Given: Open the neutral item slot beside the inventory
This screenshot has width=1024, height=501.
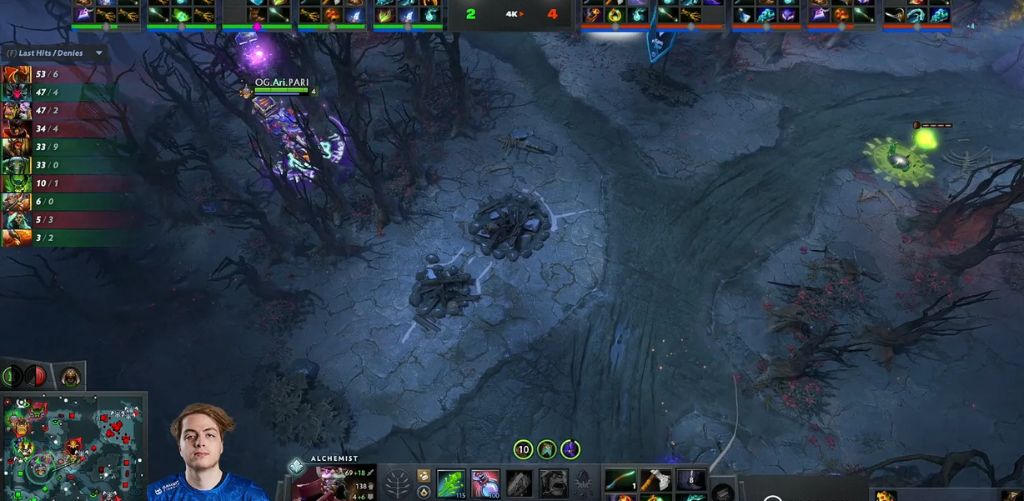Looking at the screenshot, I should click(722, 491).
